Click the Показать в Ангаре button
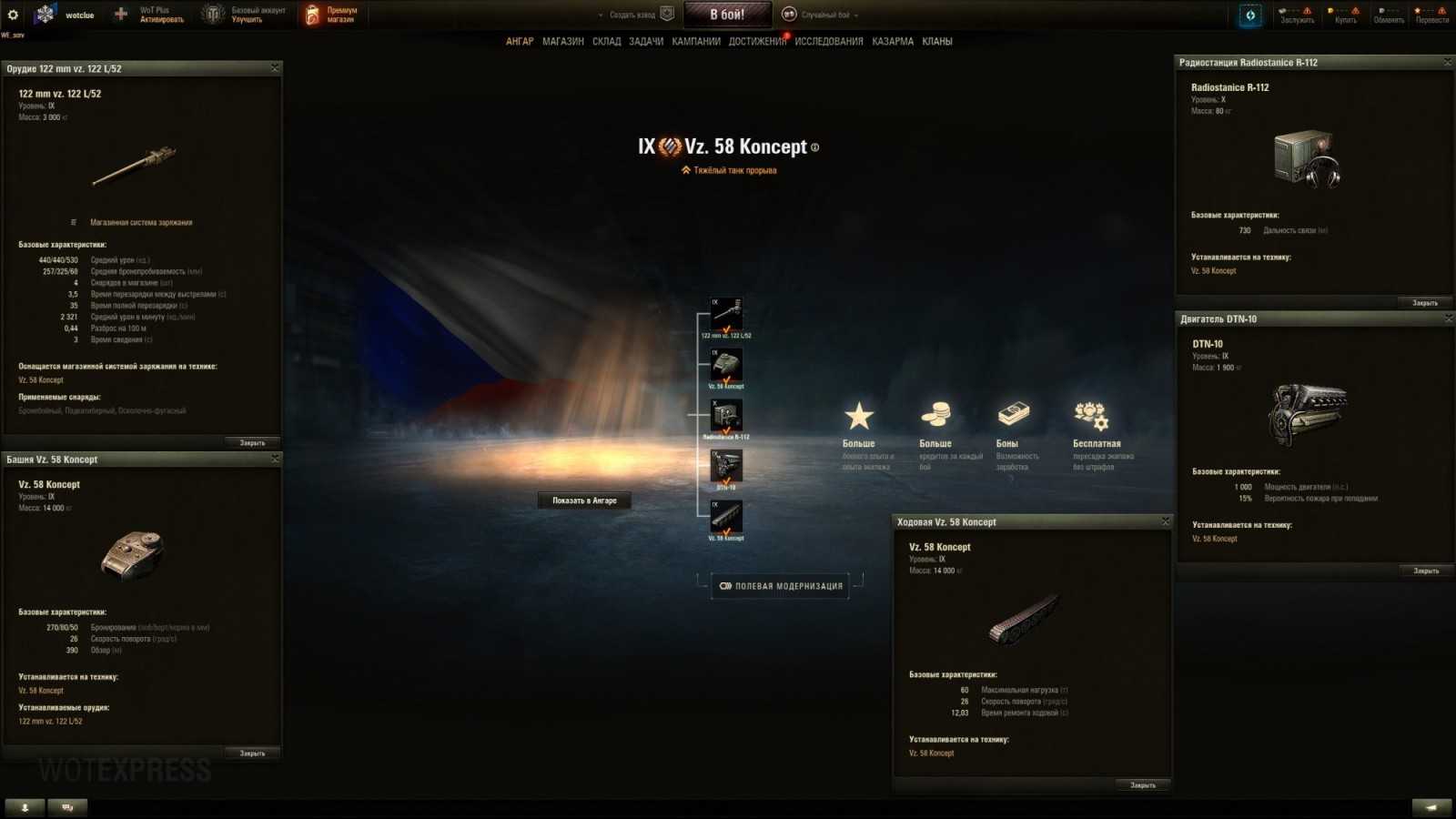The width and height of the screenshot is (1456, 819). (583, 500)
